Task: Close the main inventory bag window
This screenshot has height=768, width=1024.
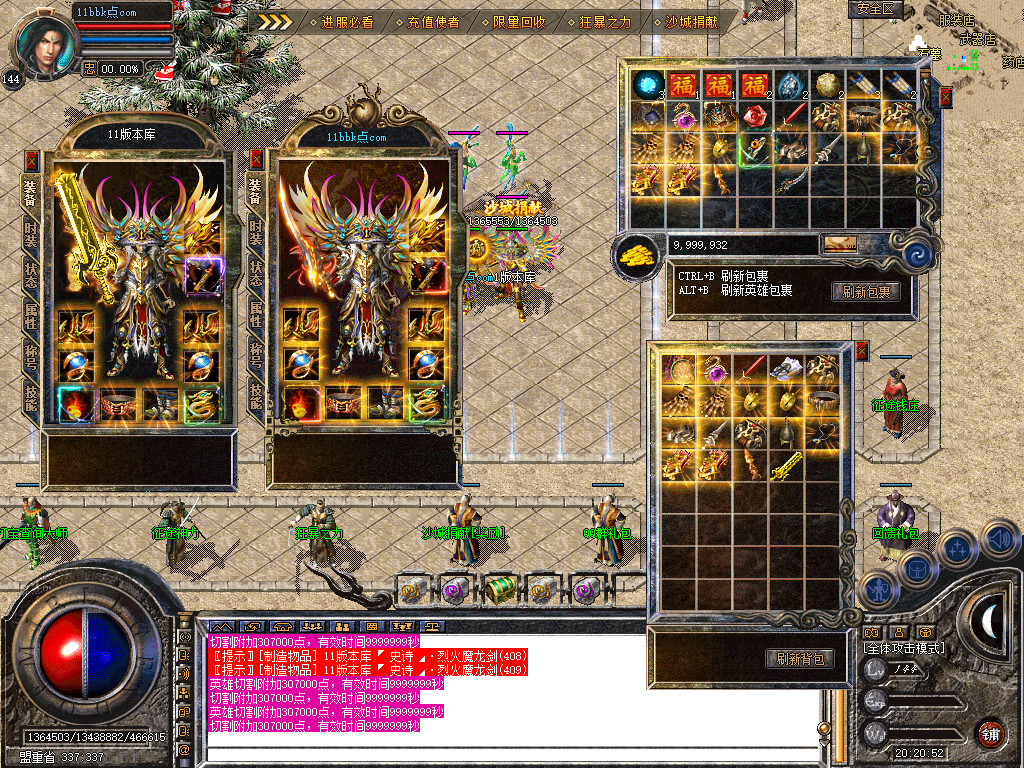Action: pyautogui.click(x=946, y=97)
